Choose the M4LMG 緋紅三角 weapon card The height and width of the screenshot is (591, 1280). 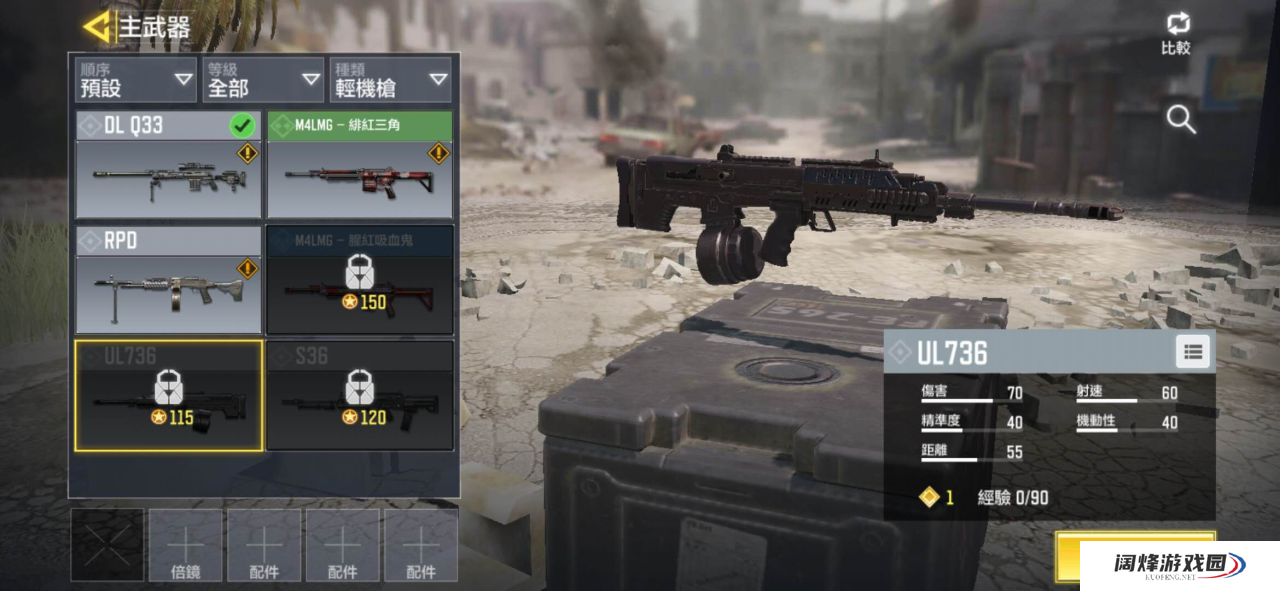pos(359,165)
